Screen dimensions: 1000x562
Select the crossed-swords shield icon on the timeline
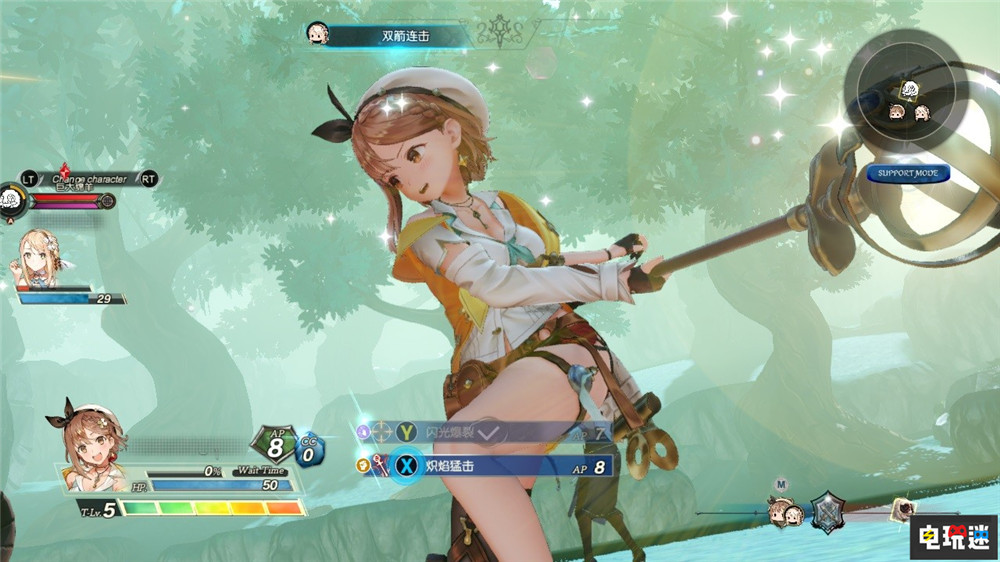pyautogui.click(x=828, y=512)
